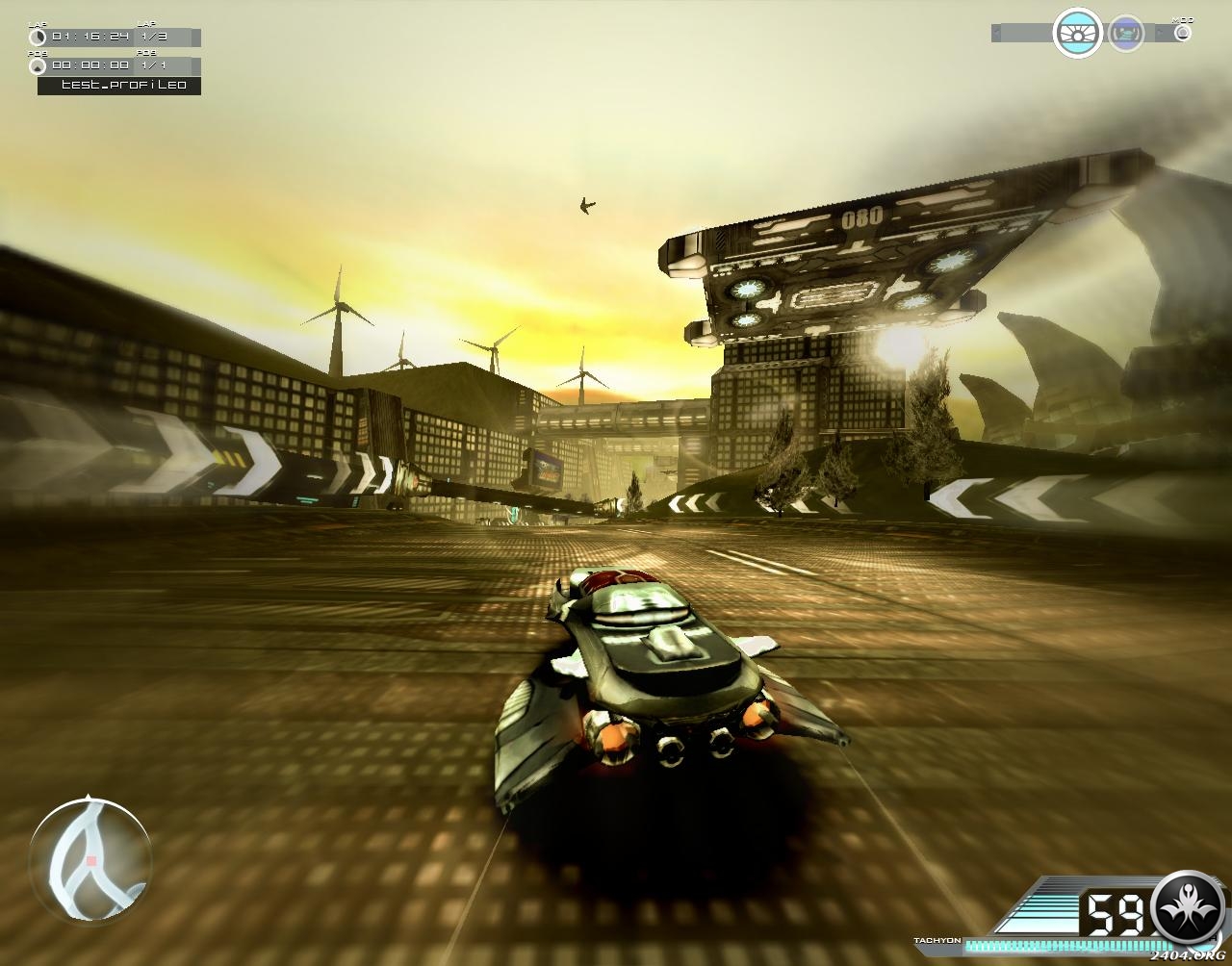The height and width of the screenshot is (966, 1232).
Task: Click the lap timer clock icon
Action: (38, 38)
